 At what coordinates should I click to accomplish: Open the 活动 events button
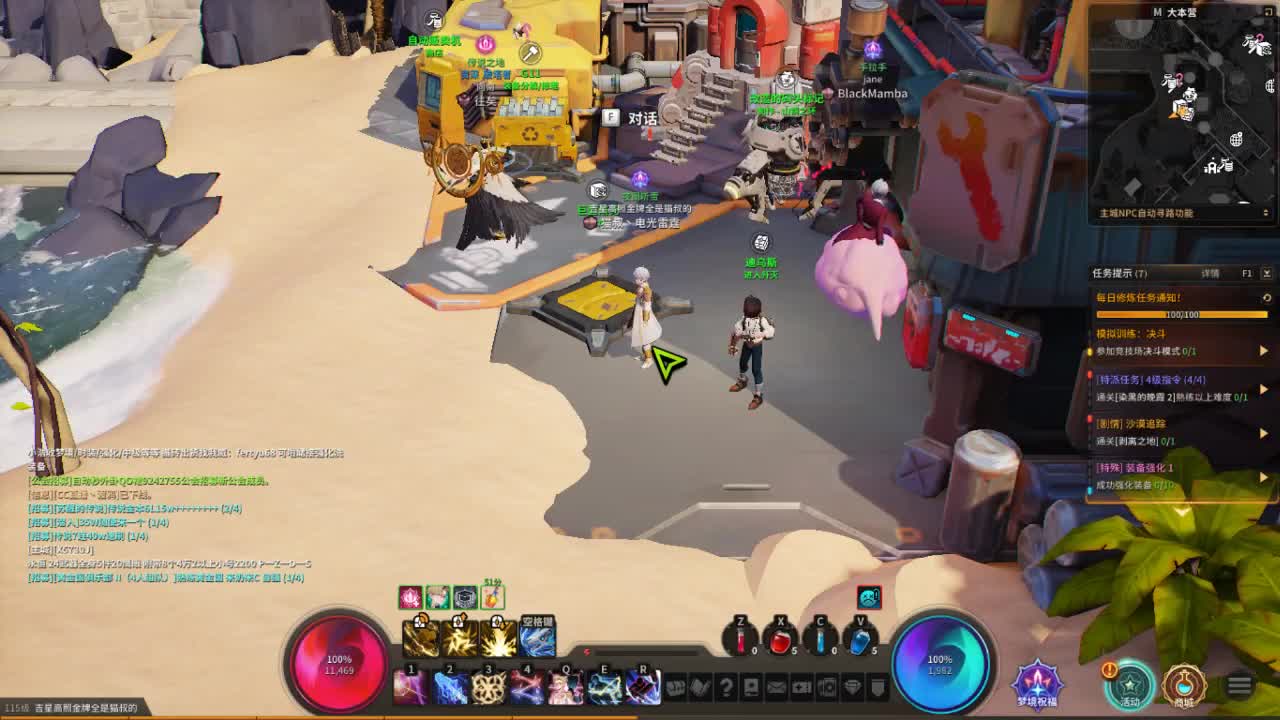click(x=1130, y=684)
